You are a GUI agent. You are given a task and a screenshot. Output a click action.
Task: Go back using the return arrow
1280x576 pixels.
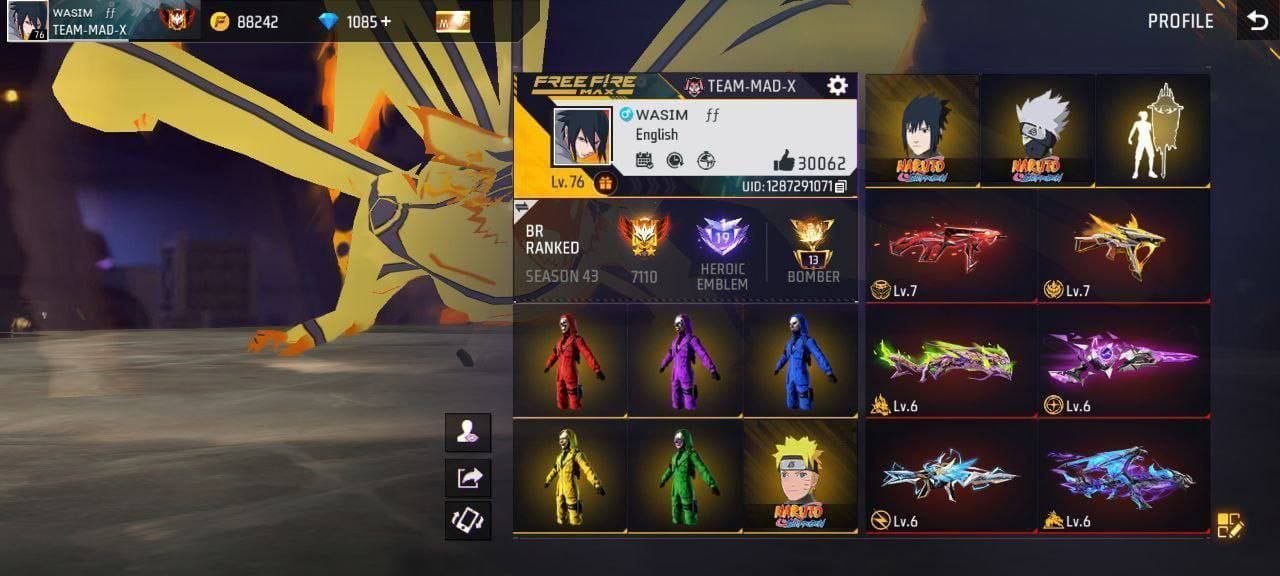pyautogui.click(x=1256, y=21)
